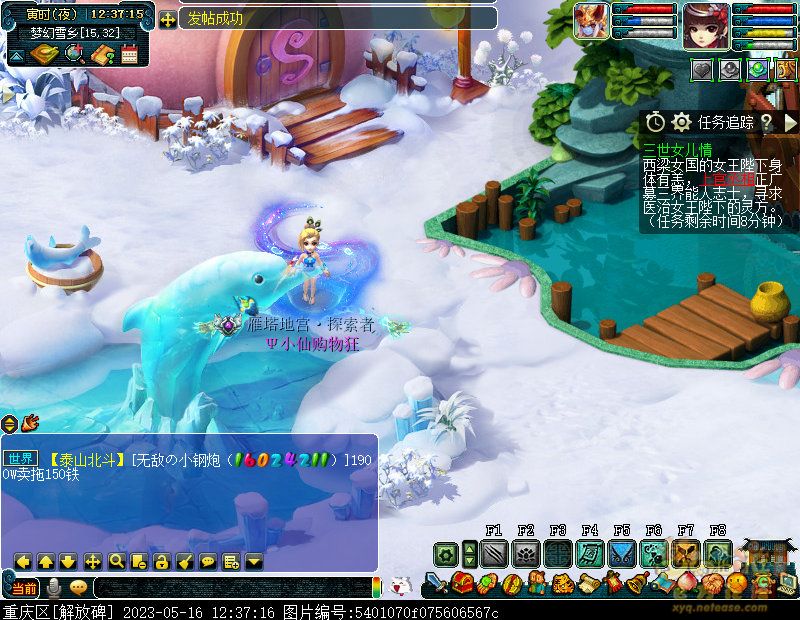Click the sword attack icon in the bottom bar

pos(436,583)
